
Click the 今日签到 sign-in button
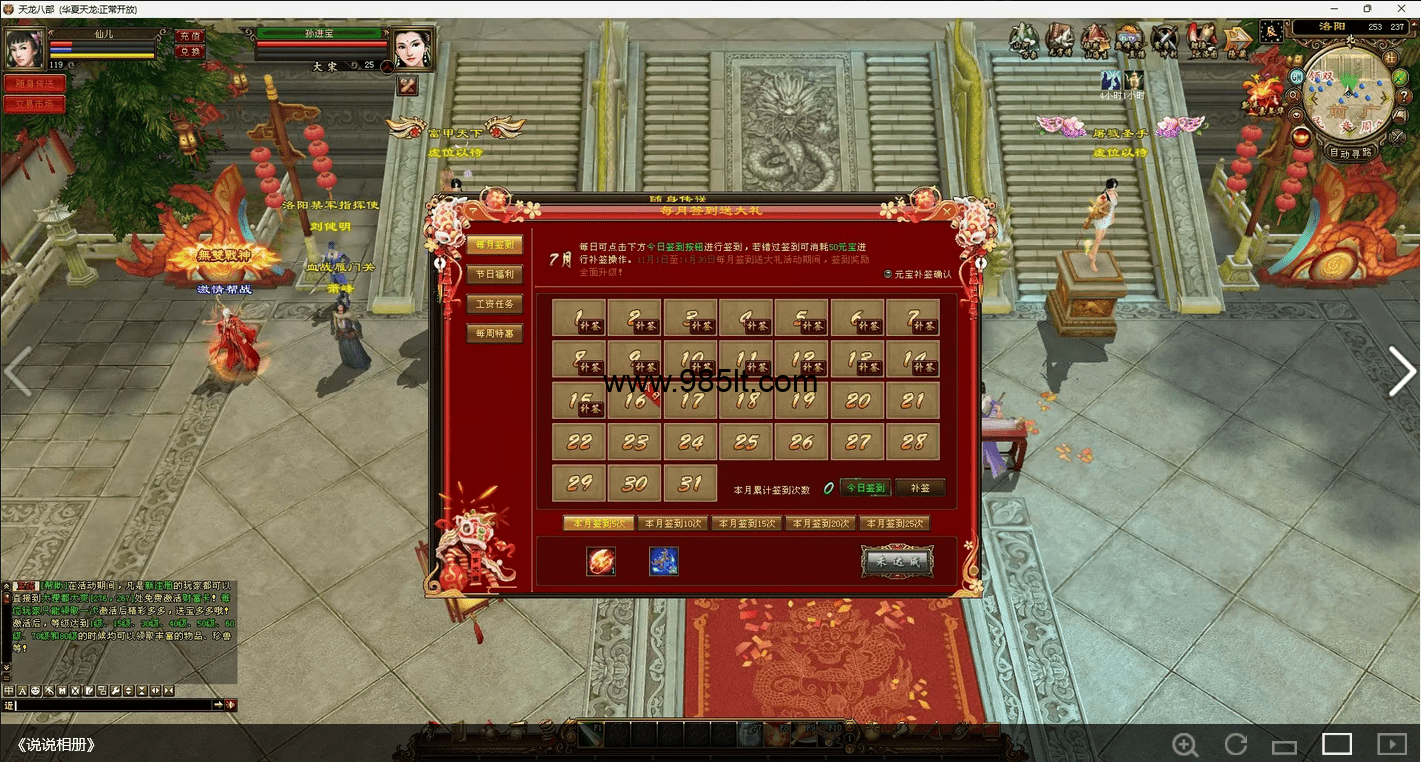point(865,488)
